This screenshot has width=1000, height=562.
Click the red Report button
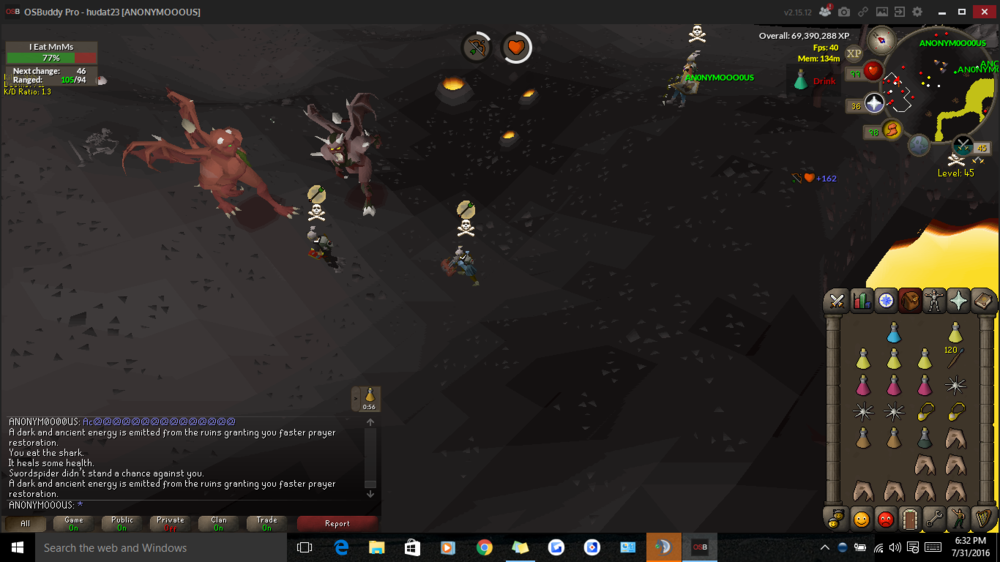(x=337, y=523)
